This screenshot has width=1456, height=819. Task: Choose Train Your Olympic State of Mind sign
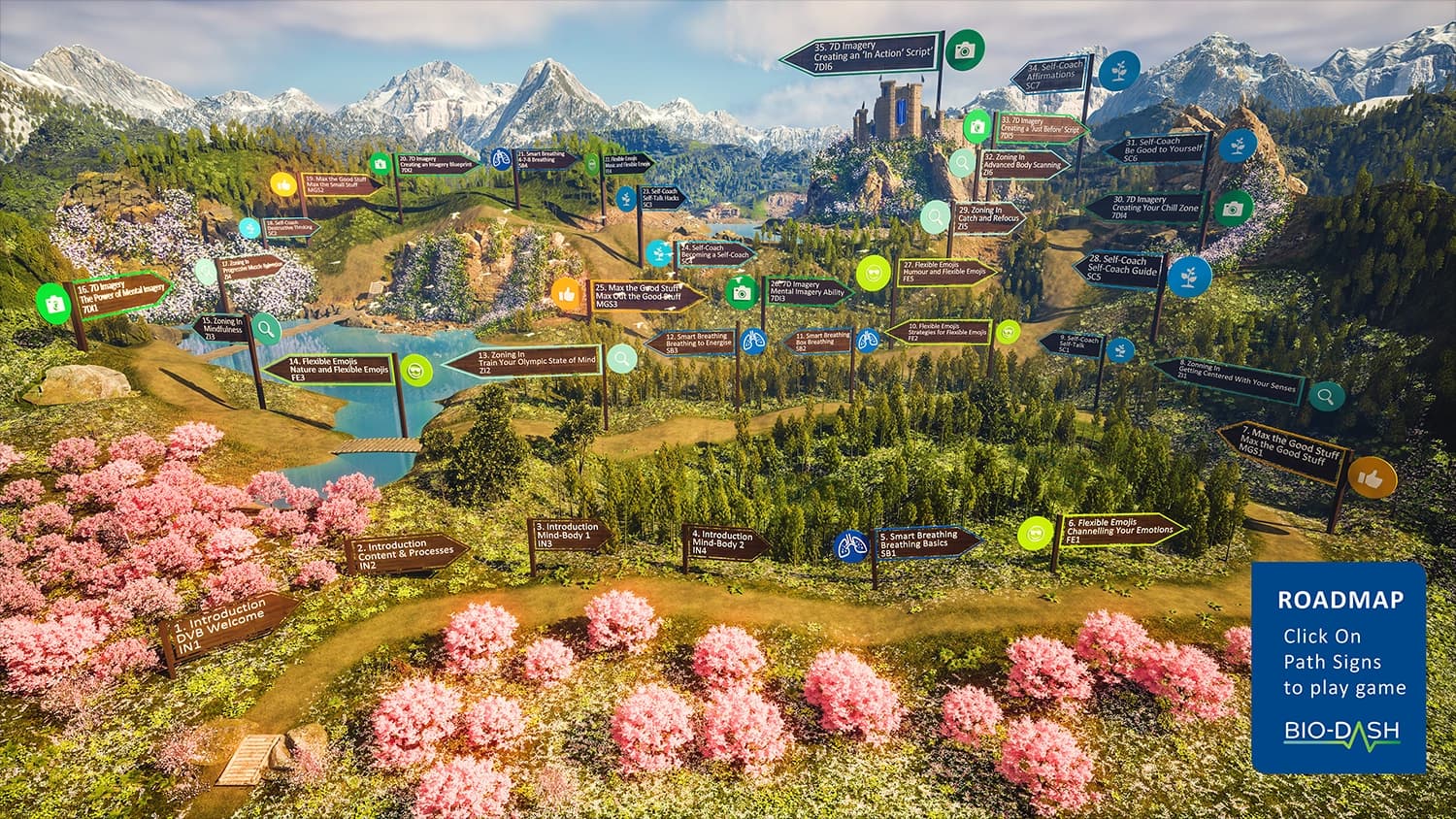tap(529, 362)
